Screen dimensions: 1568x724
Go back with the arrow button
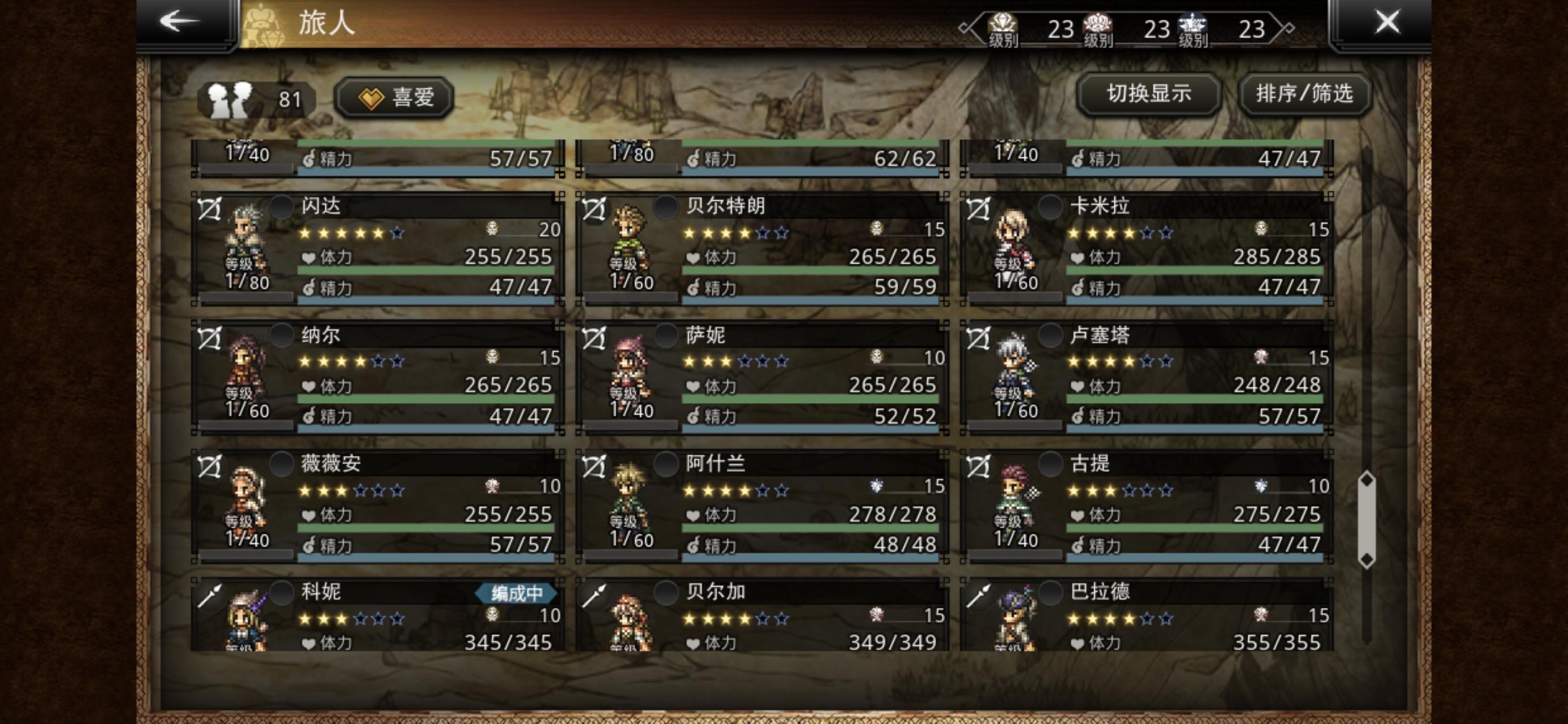pos(180,22)
